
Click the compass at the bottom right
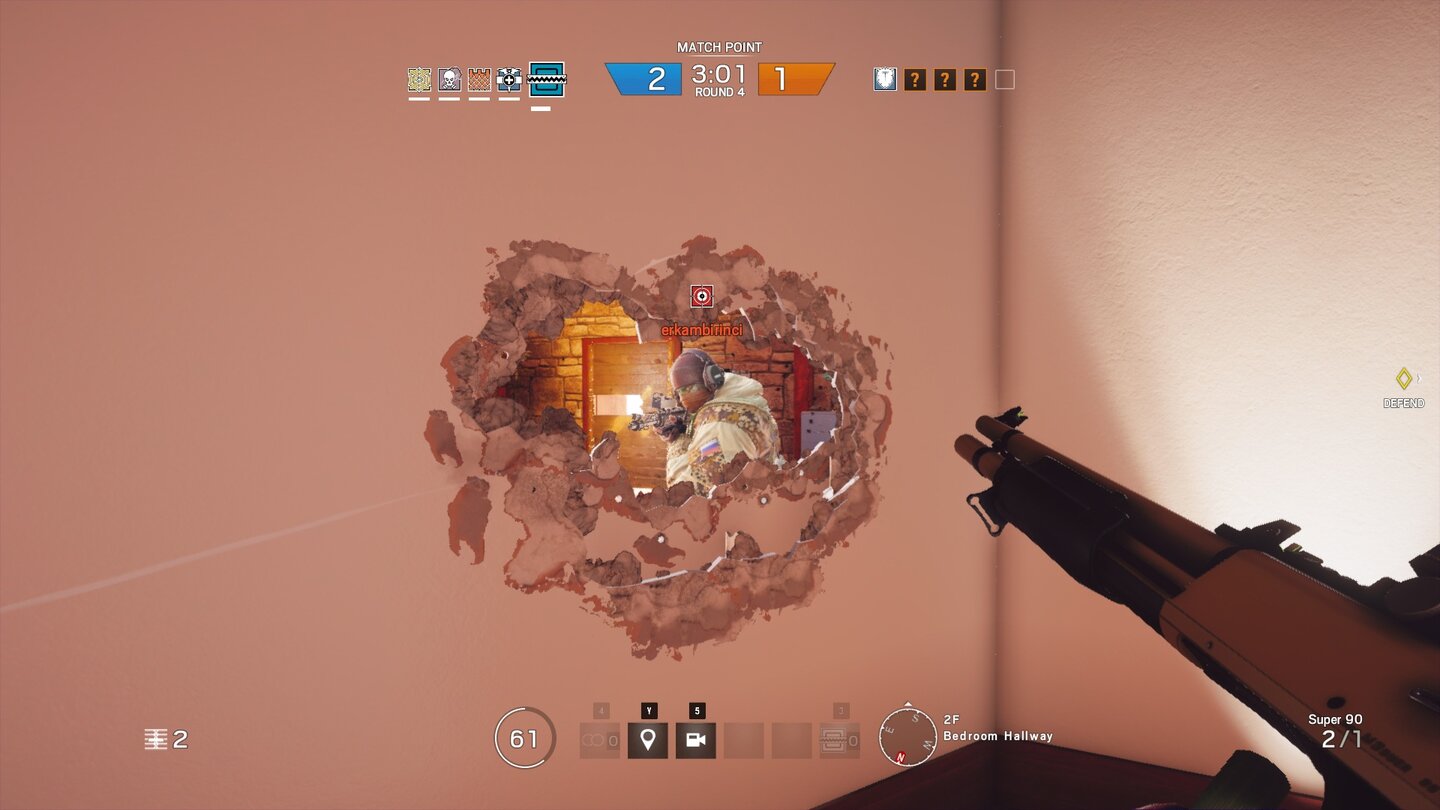(908, 734)
